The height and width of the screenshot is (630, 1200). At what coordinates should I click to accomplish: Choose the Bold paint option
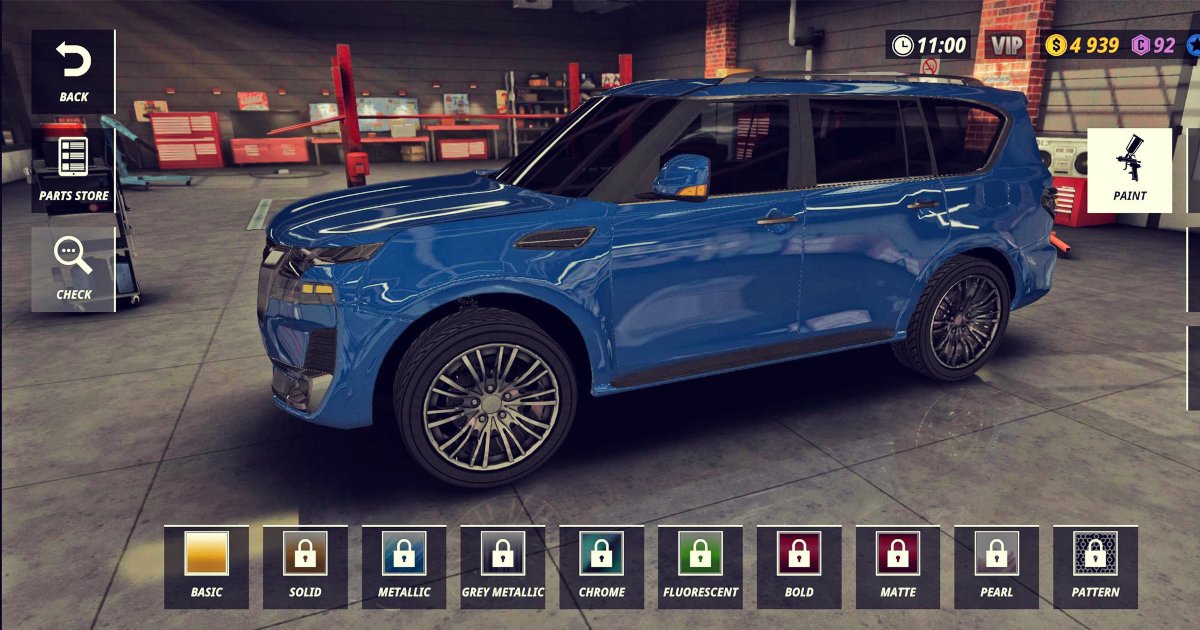pyautogui.click(x=799, y=566)
